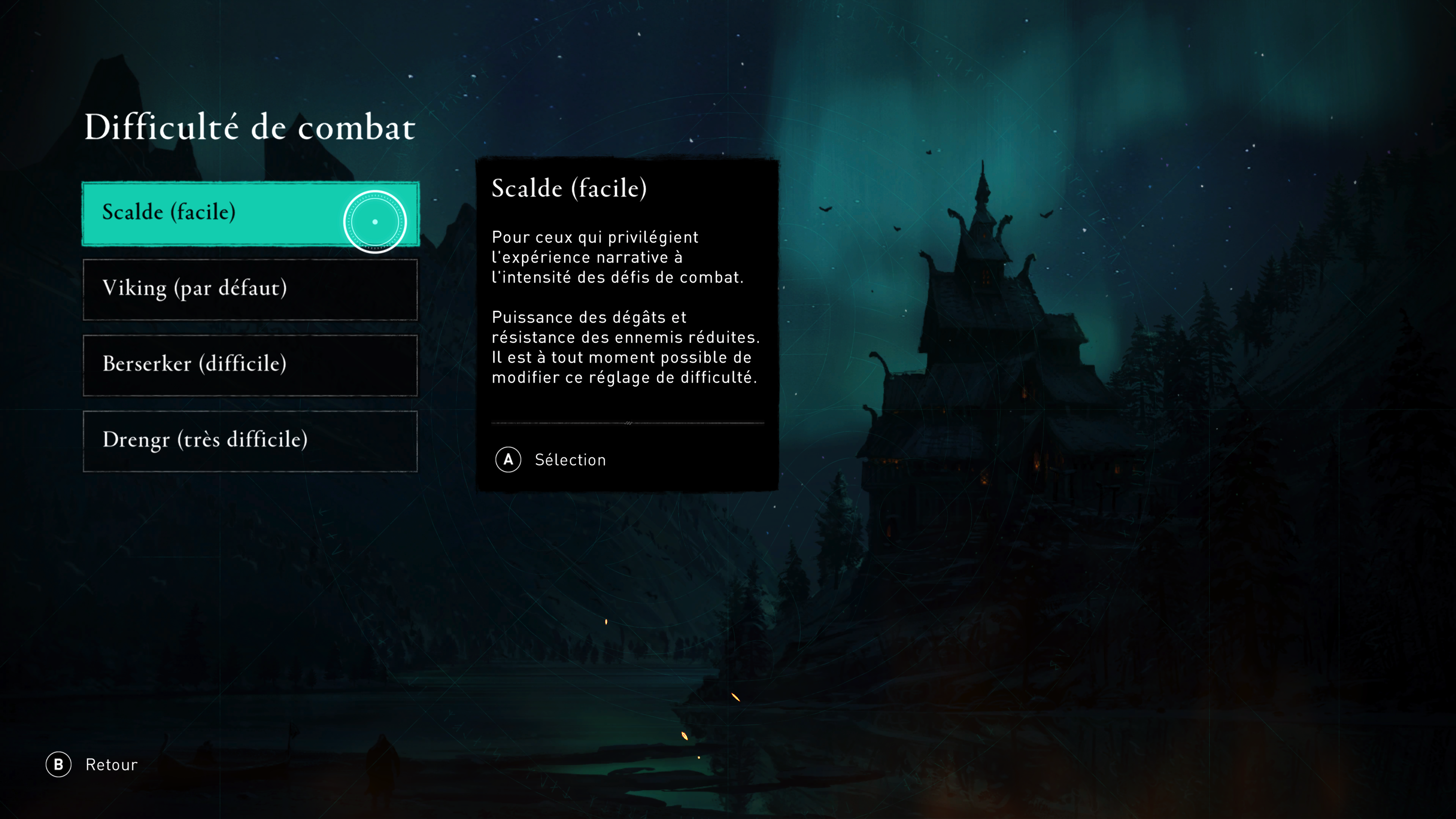Set difficulty to Drengr (très difficile)
Image resolution: width=1456 pixels, height=819 pixels.
[250, 441]
